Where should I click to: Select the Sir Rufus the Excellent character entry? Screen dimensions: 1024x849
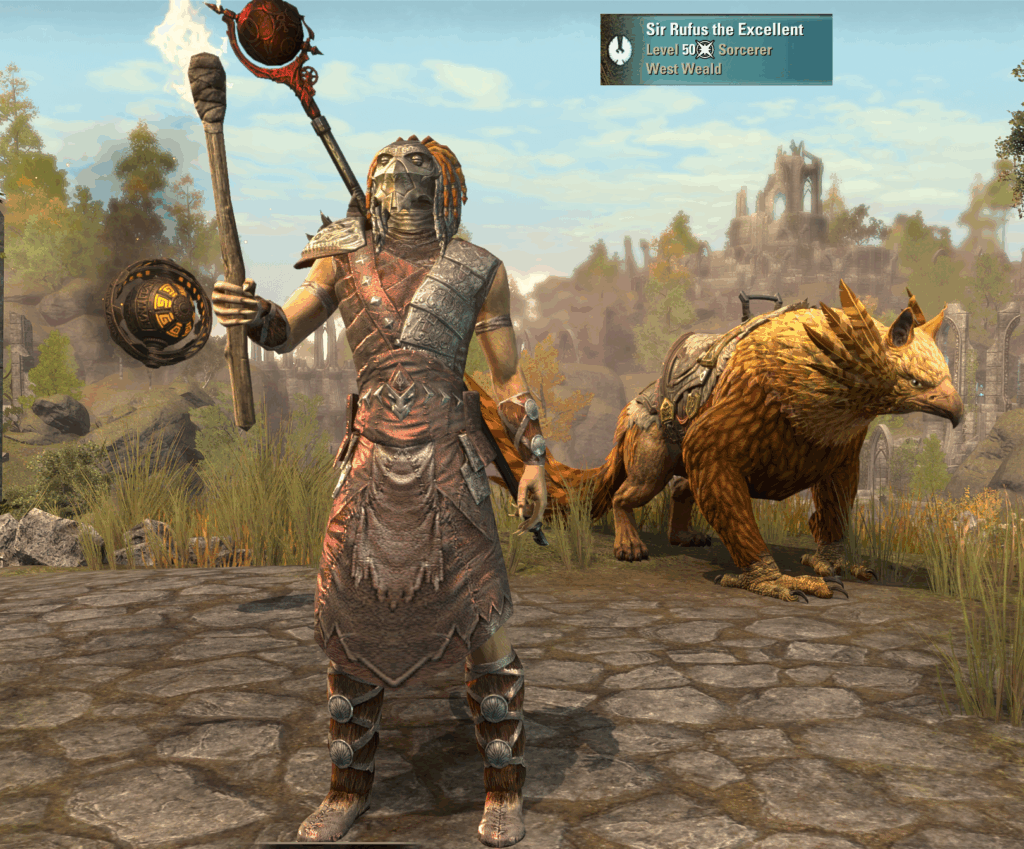[x=716, y=49]
